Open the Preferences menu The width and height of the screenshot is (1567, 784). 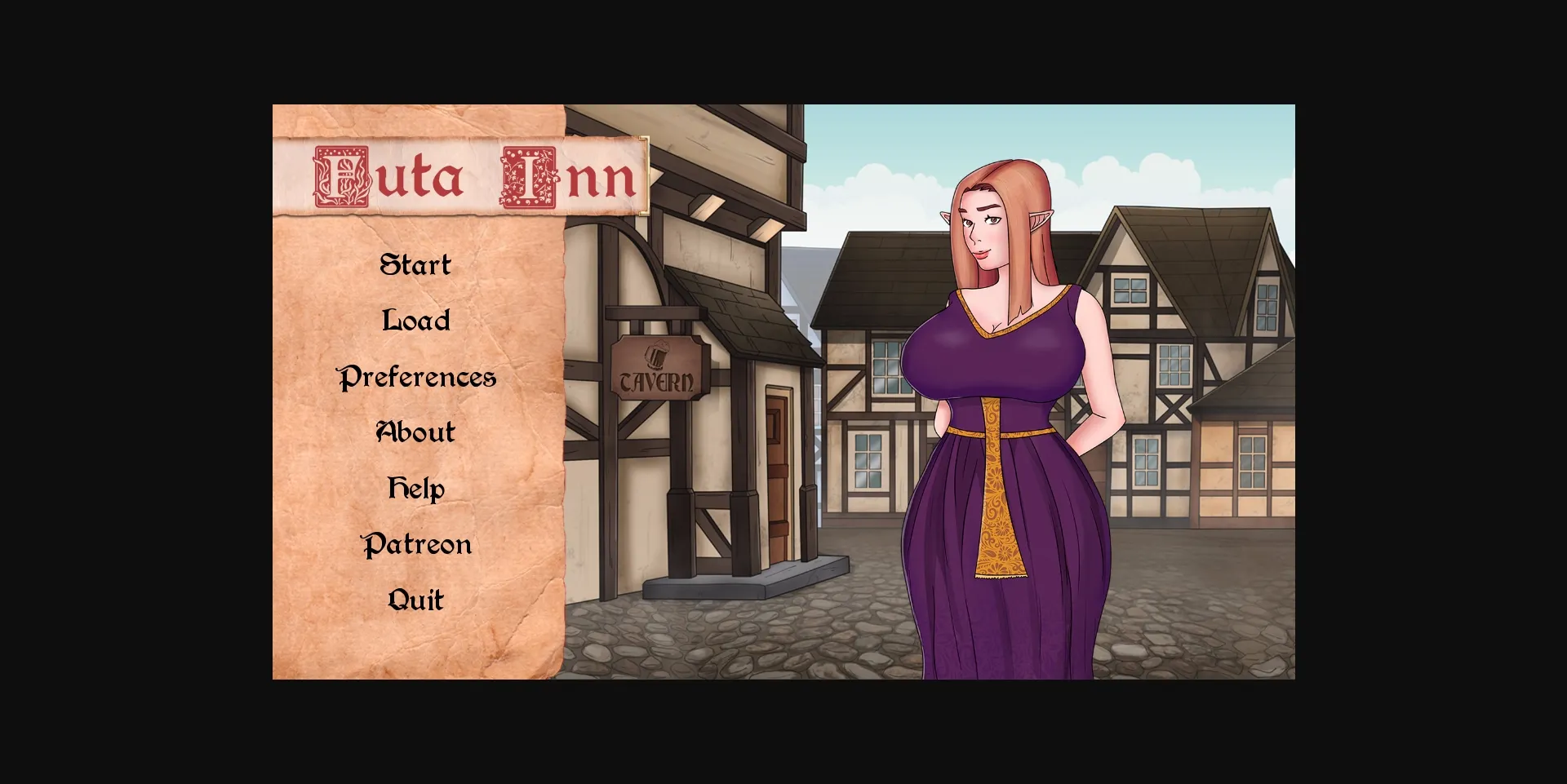416,377
